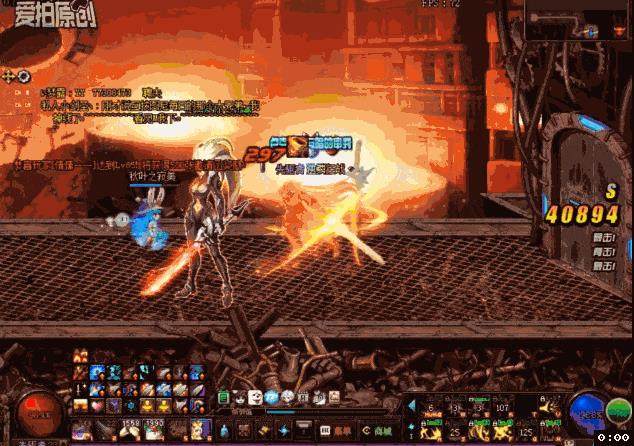Expand the skill bar with the blue arrow
The image size is (634, 446).
411,405
